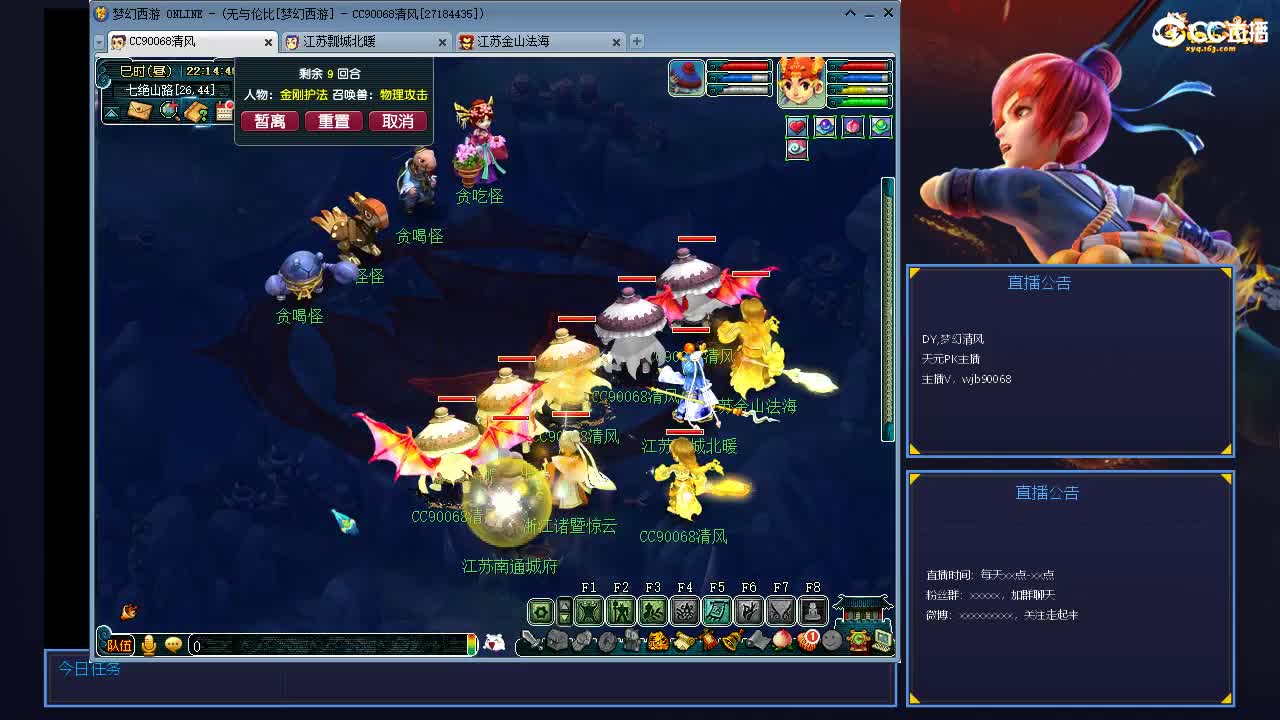Use the heart HP potion item in battle
Viewport: 1280px width, 720px height.
(x=797, y=126)
